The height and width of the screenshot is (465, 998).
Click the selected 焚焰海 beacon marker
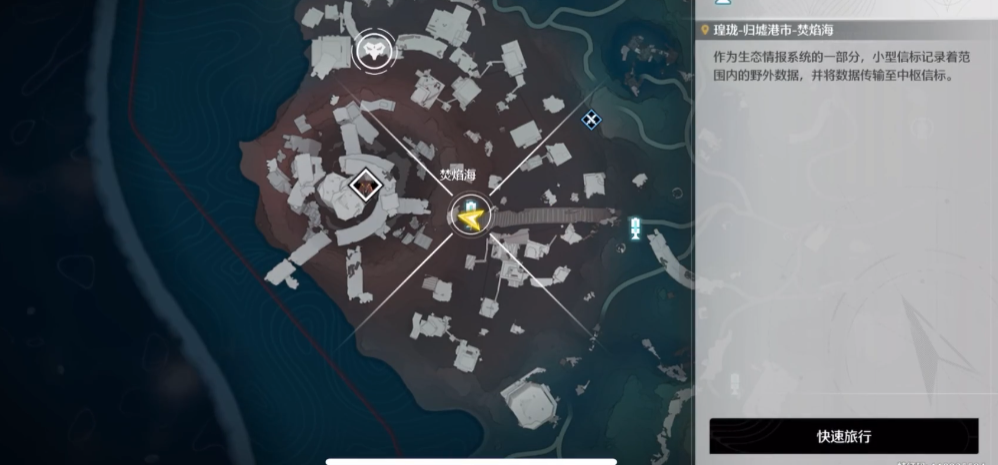point(469,215)
